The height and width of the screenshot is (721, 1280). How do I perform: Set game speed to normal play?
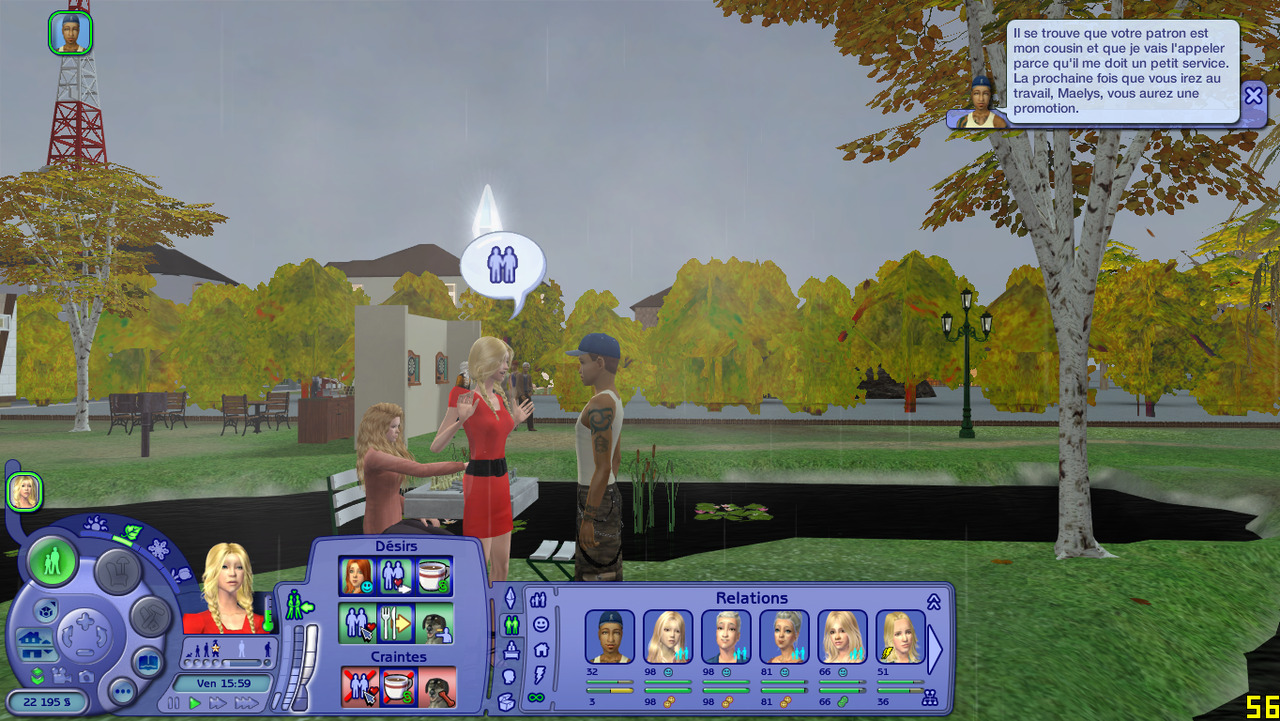coord(195,703)
